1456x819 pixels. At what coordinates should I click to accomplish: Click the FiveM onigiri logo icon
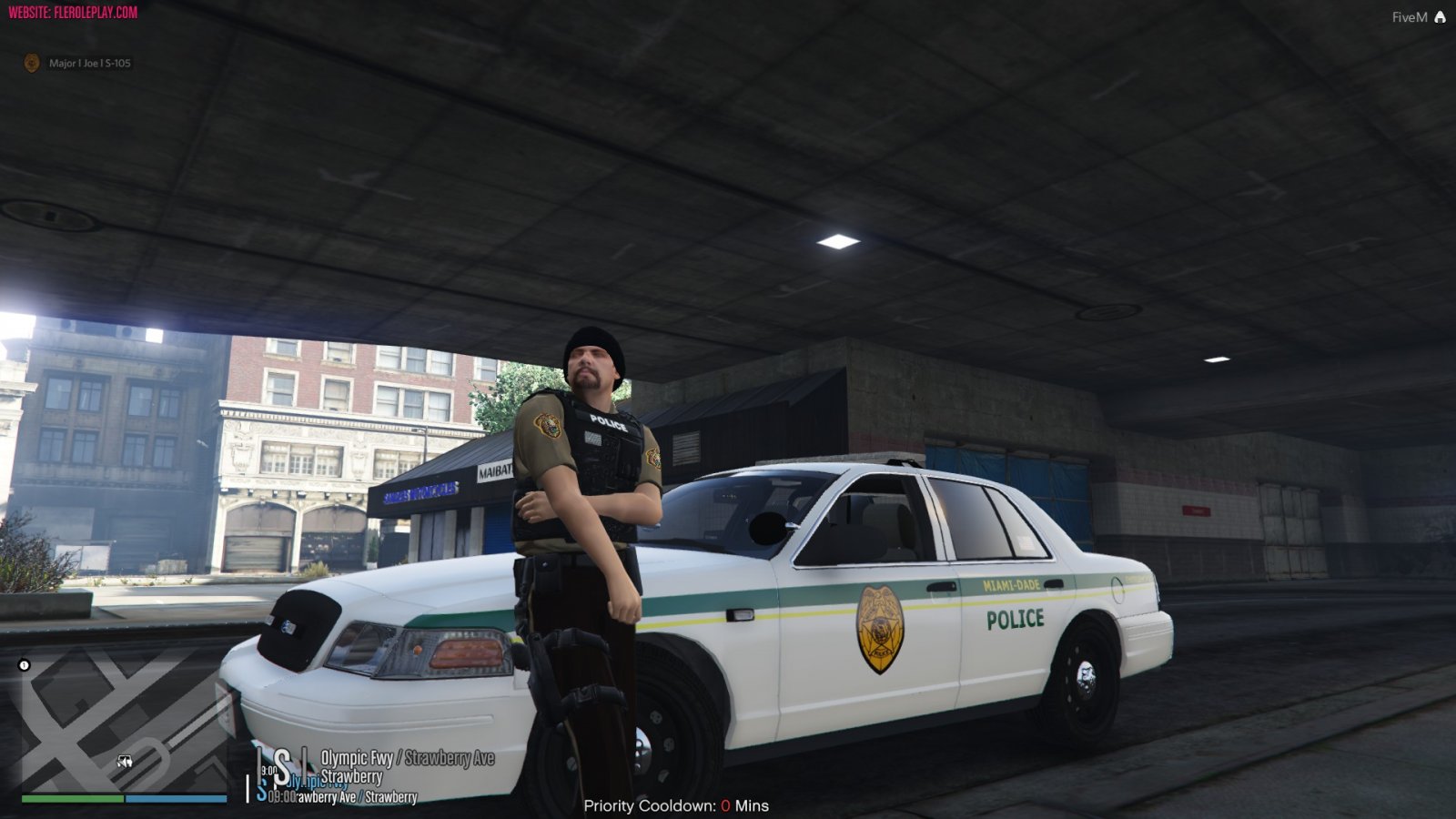1440,16
